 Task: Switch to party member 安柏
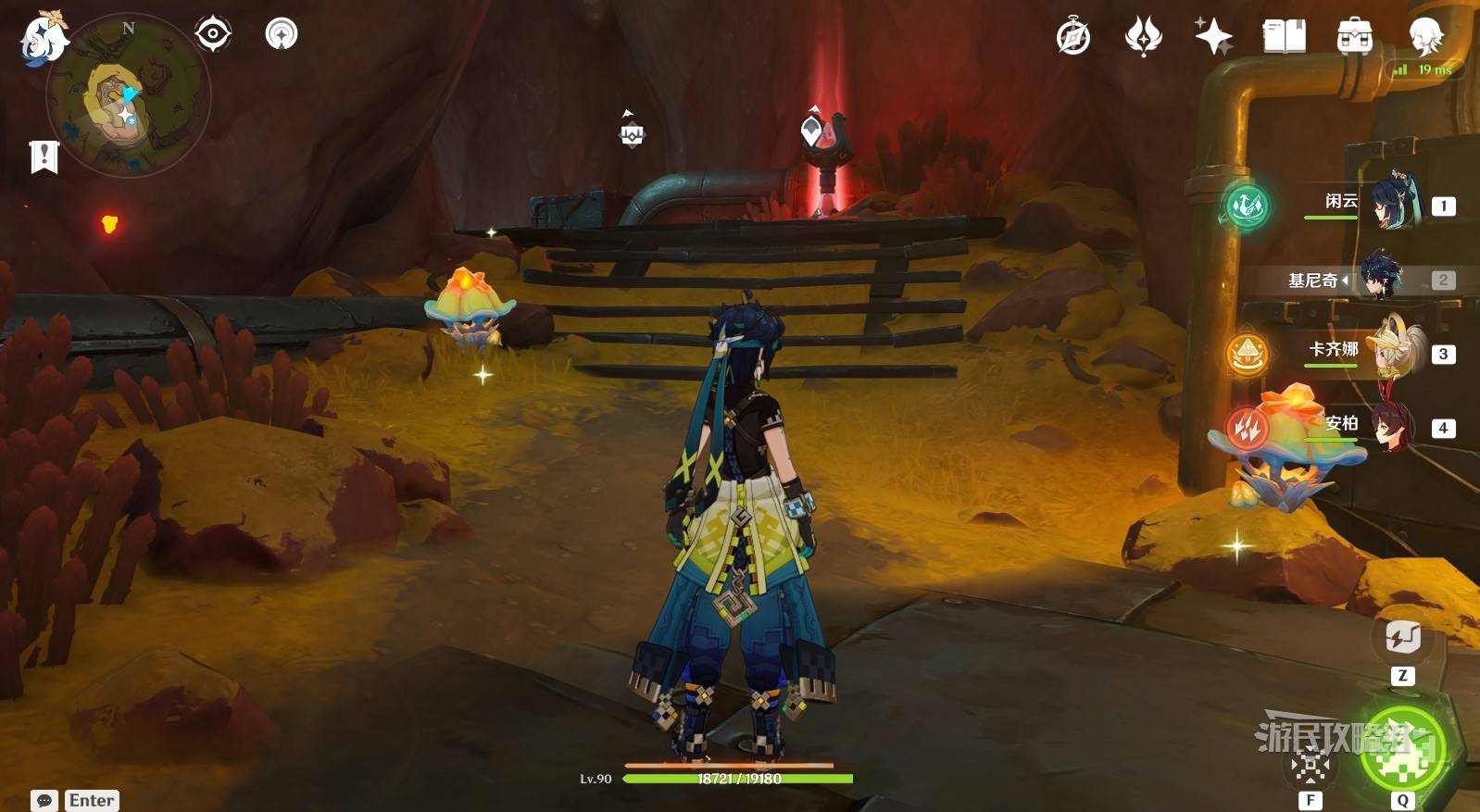tap(1393, 427)
